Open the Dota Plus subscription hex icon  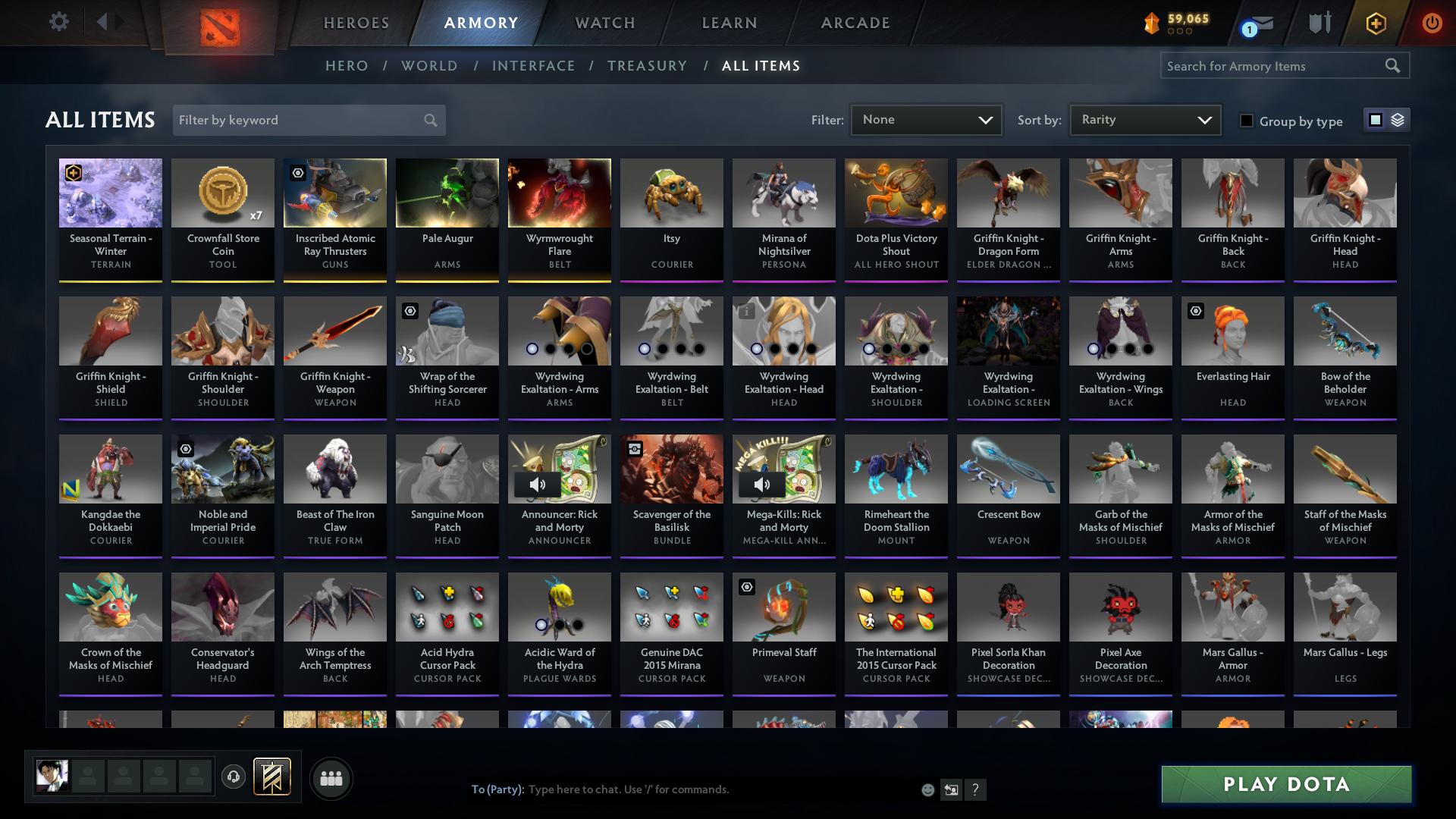[x=1375, y=23]
